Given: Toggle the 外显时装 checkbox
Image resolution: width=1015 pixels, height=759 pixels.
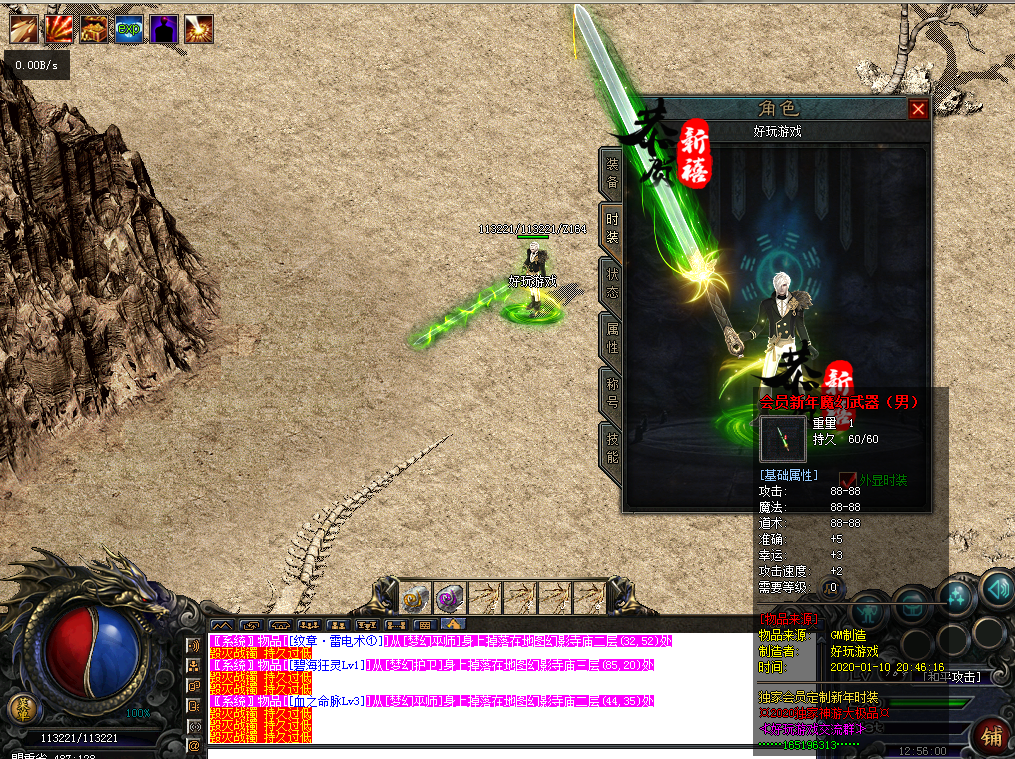Looking at the screenshot, I should point(848,480).
